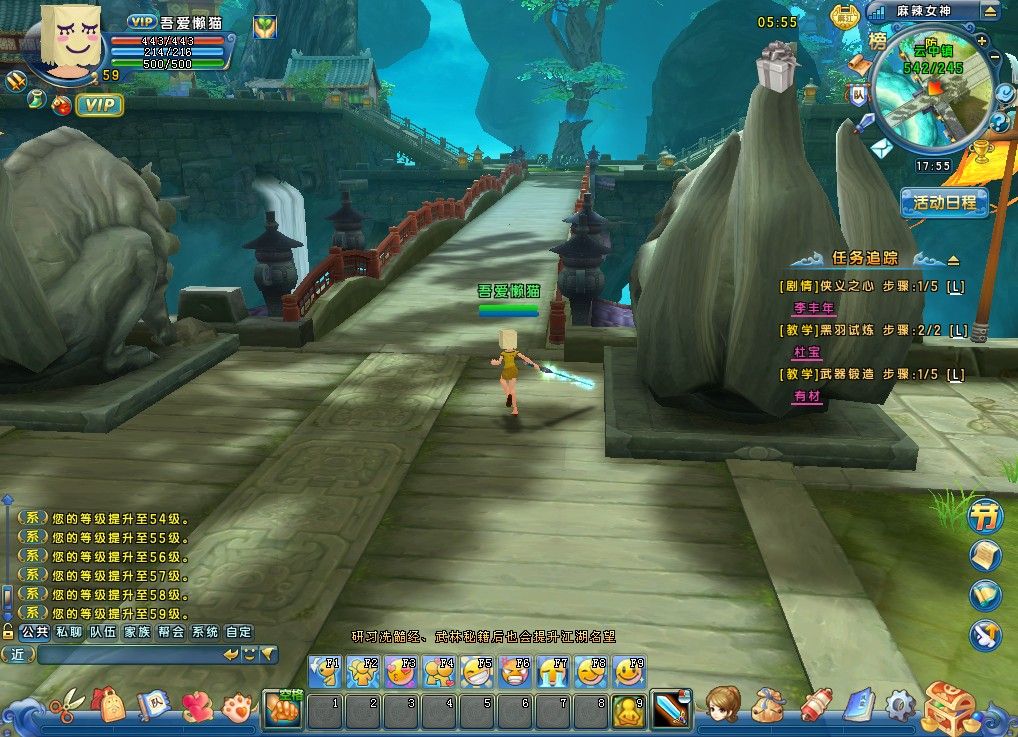Open the trophy icon beside the minimap
This screenshot has height=737, width=1018.
(x=982, y=151)
